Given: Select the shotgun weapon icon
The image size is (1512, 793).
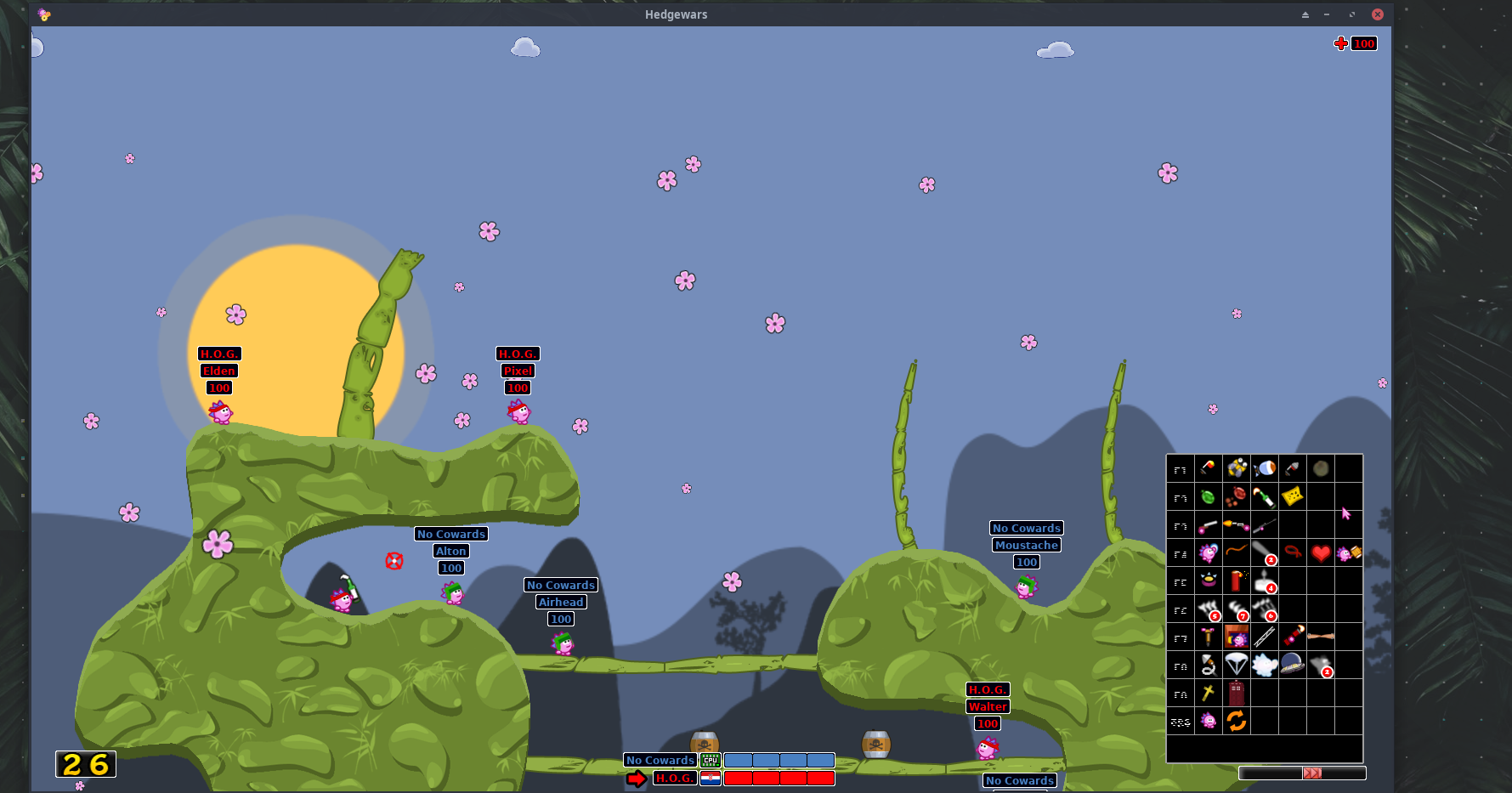Looking at the screenshot, I should (x=1208, y=525).
